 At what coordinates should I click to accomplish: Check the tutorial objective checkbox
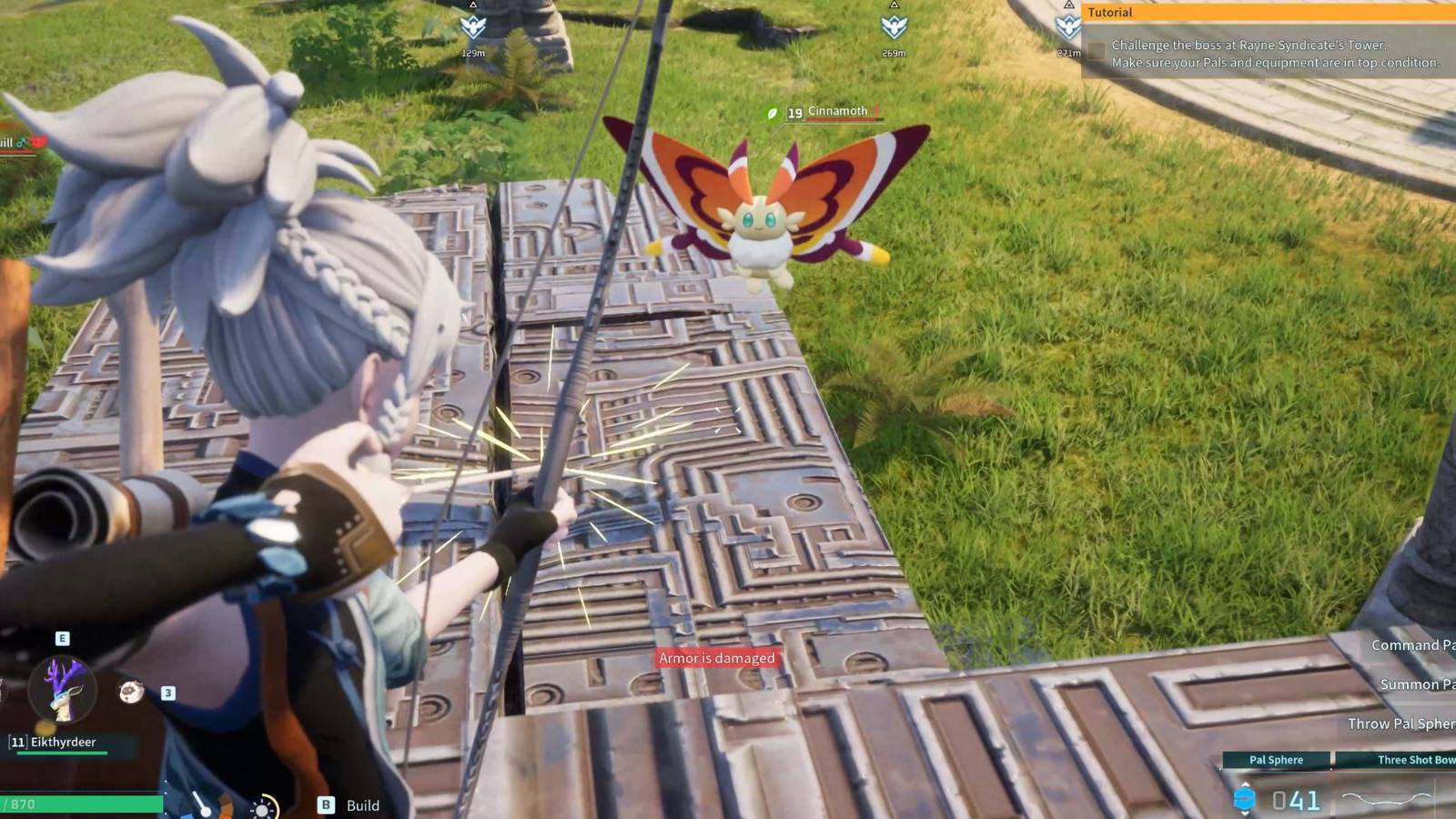tap(1097, 51)
